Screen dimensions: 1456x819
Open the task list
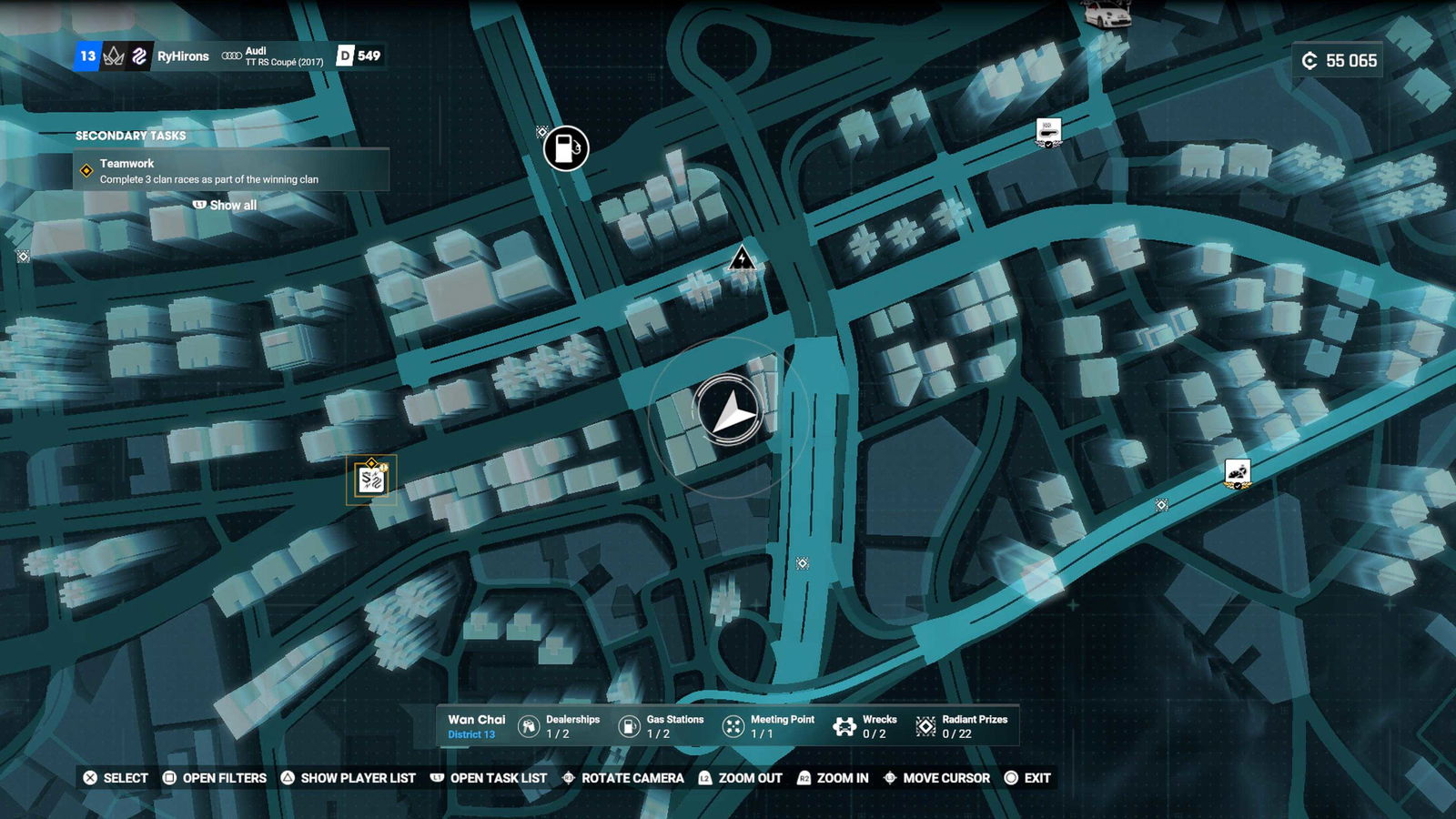pyautogui.click(x=489, y=778)
